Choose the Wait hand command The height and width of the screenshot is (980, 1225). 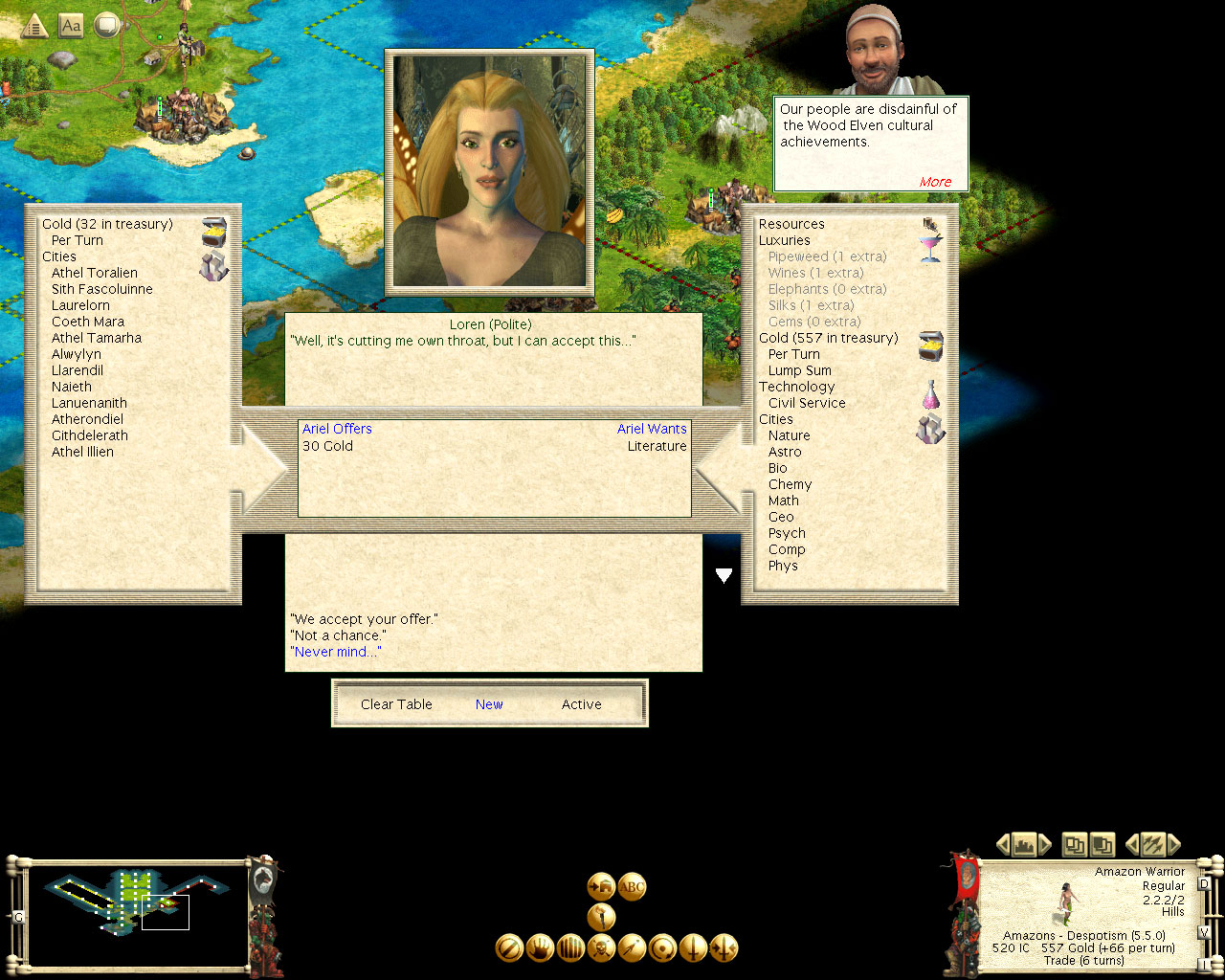(x=539, y=947)
